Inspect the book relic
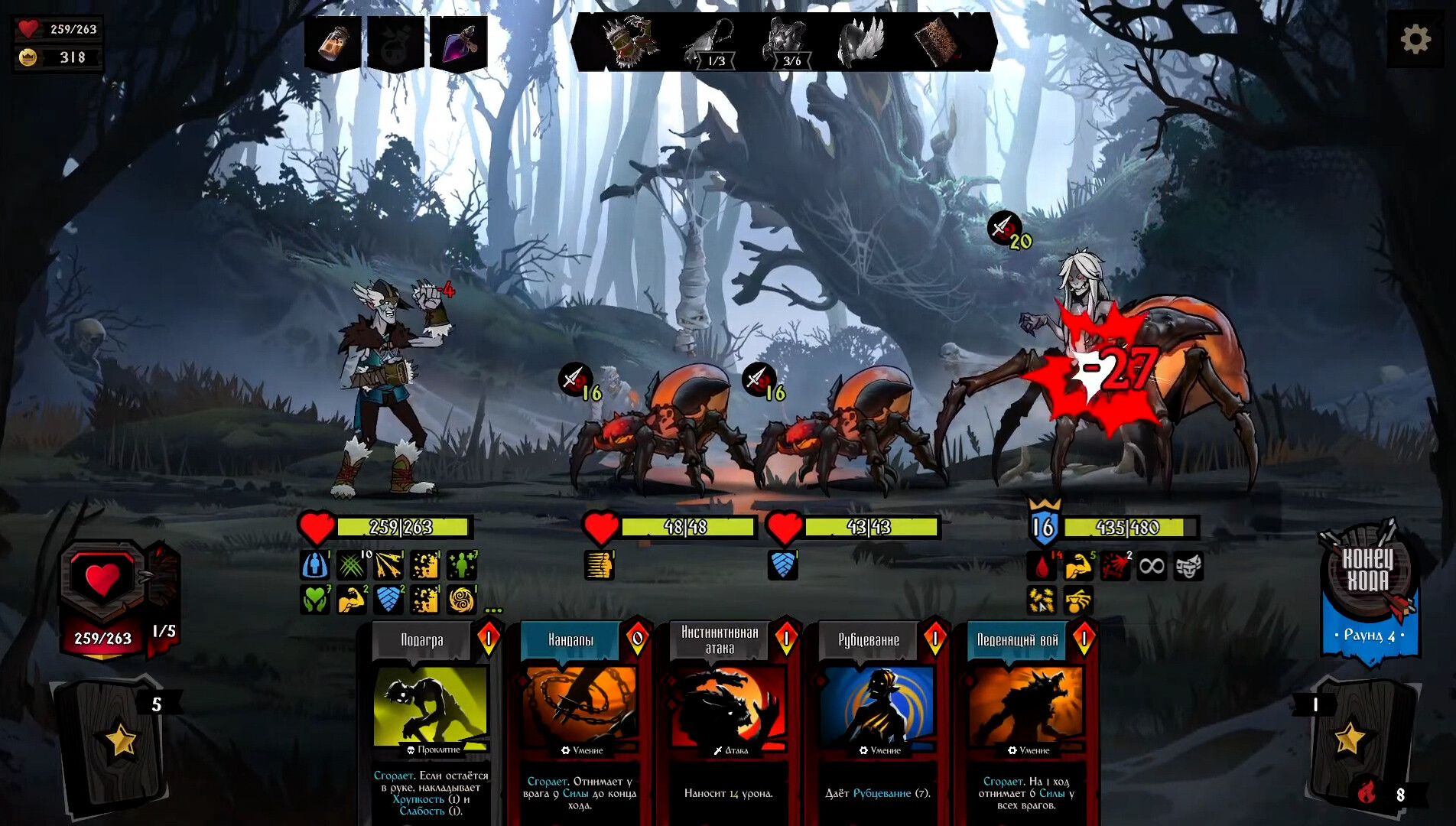 coord(938,41)
